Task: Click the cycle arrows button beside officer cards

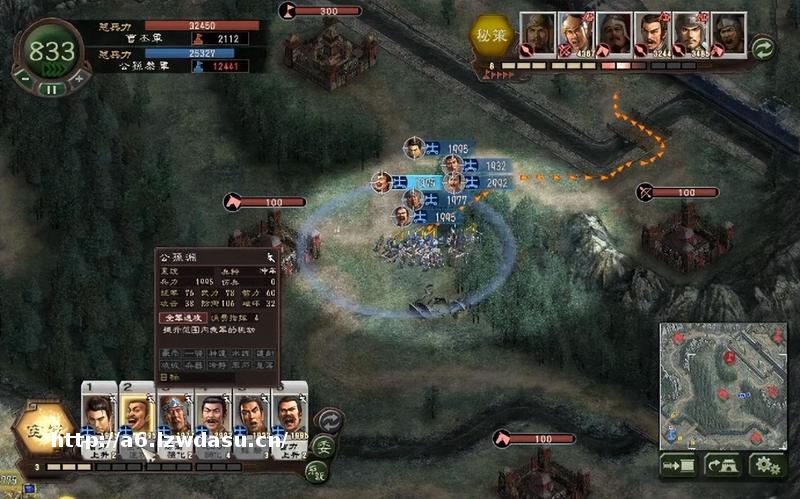Action: point(328,420)
